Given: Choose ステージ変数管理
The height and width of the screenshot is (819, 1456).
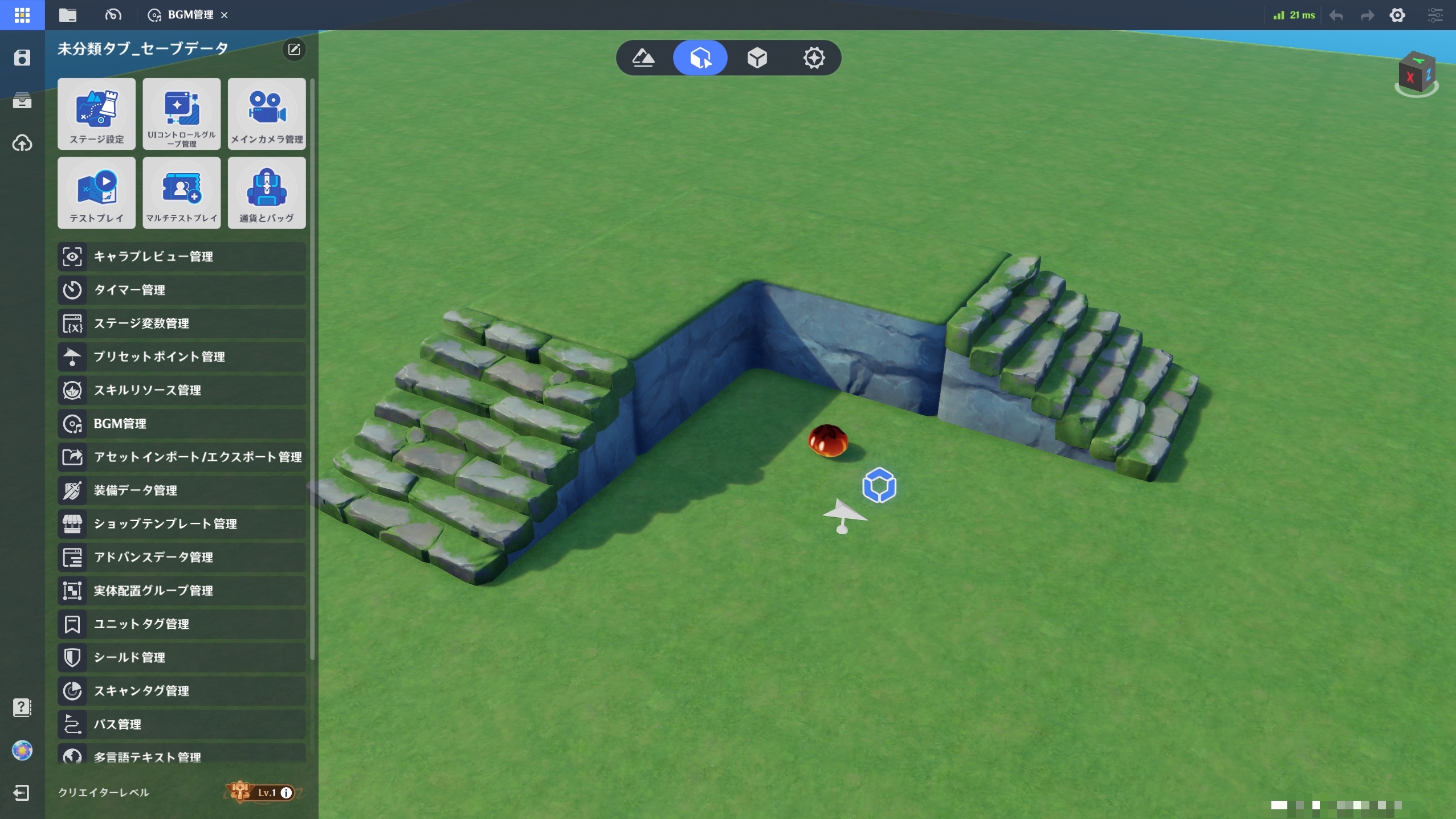Looking at the screenshot, I should click(x=181, y=323).
